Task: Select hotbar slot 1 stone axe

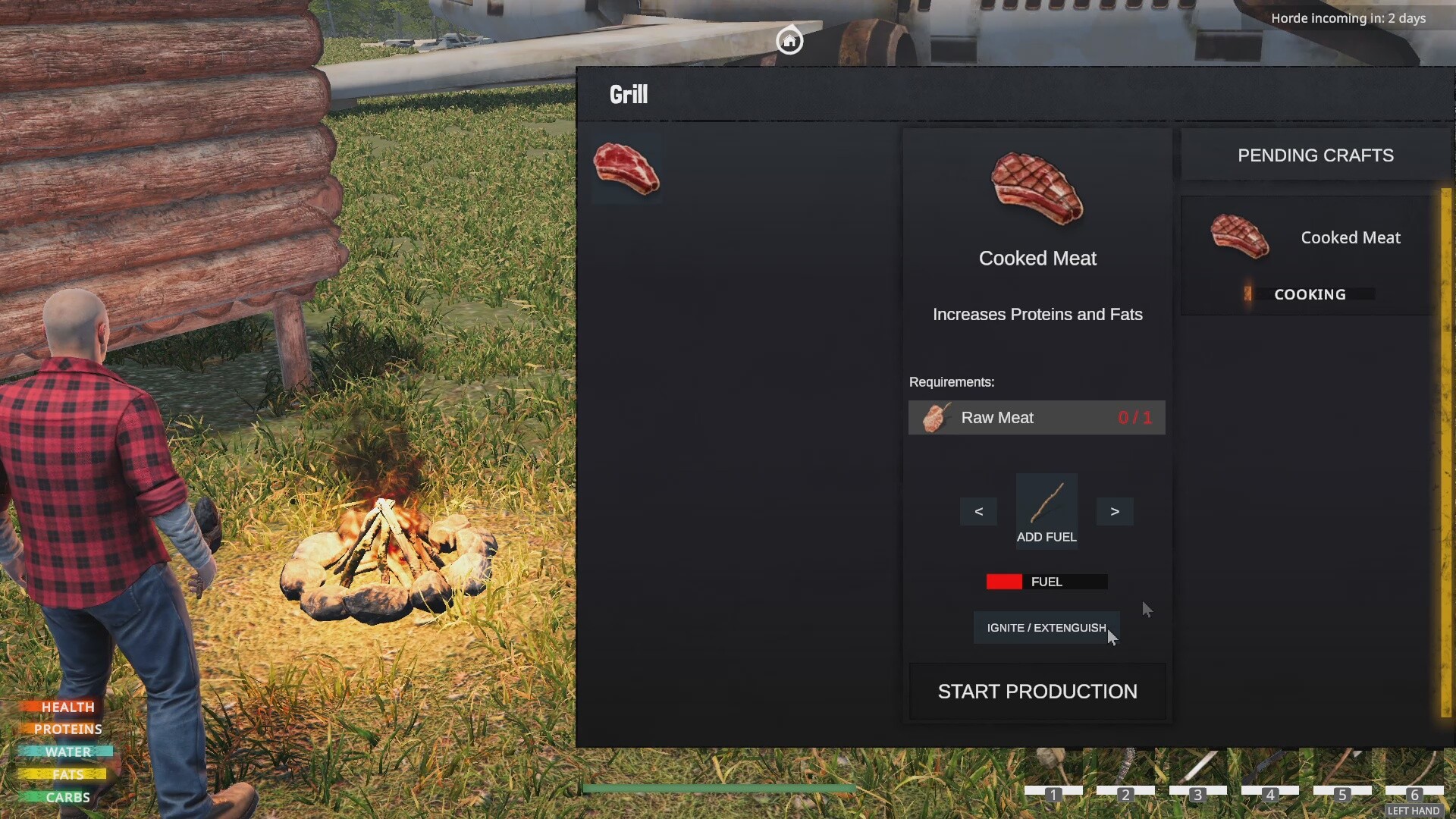Action: pos(1053,770)
